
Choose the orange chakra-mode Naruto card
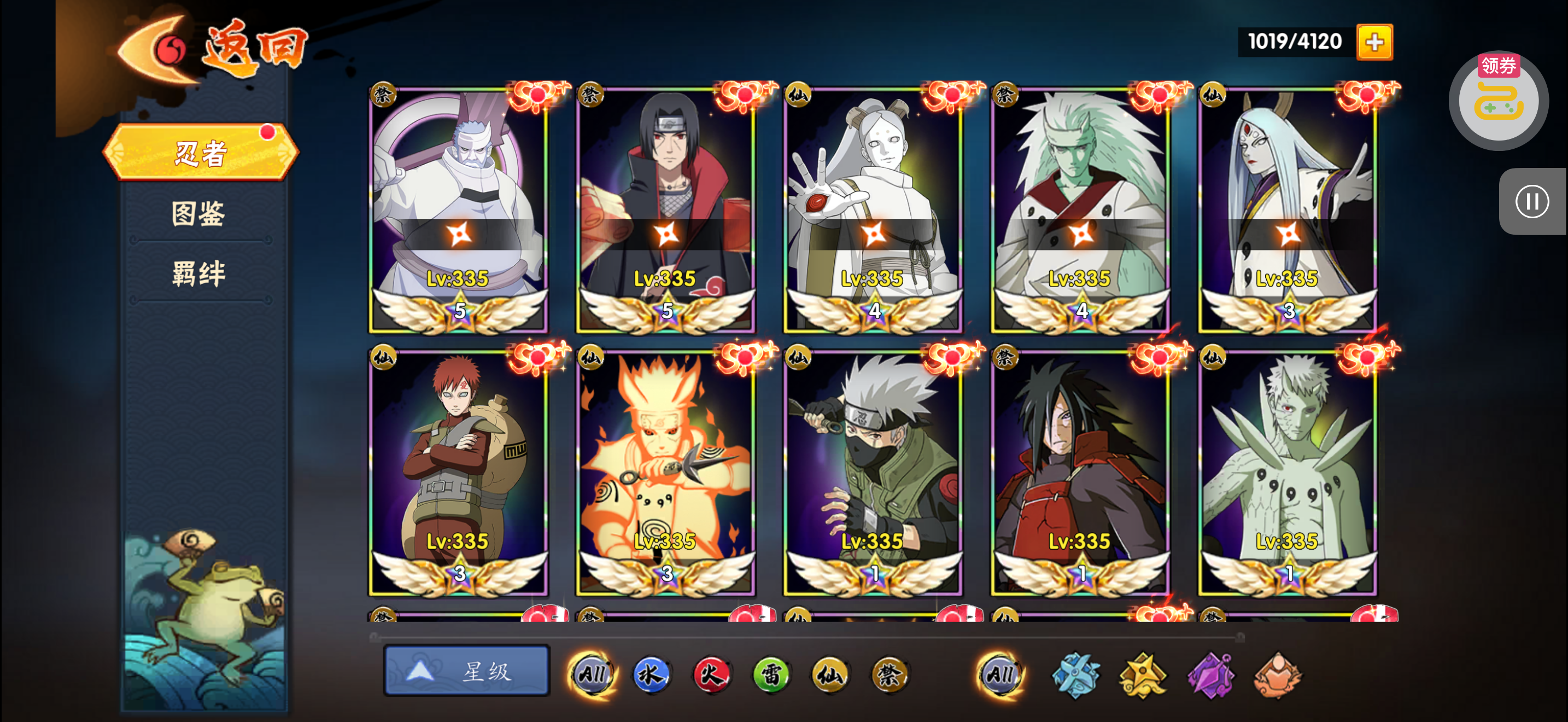(666, 473)
